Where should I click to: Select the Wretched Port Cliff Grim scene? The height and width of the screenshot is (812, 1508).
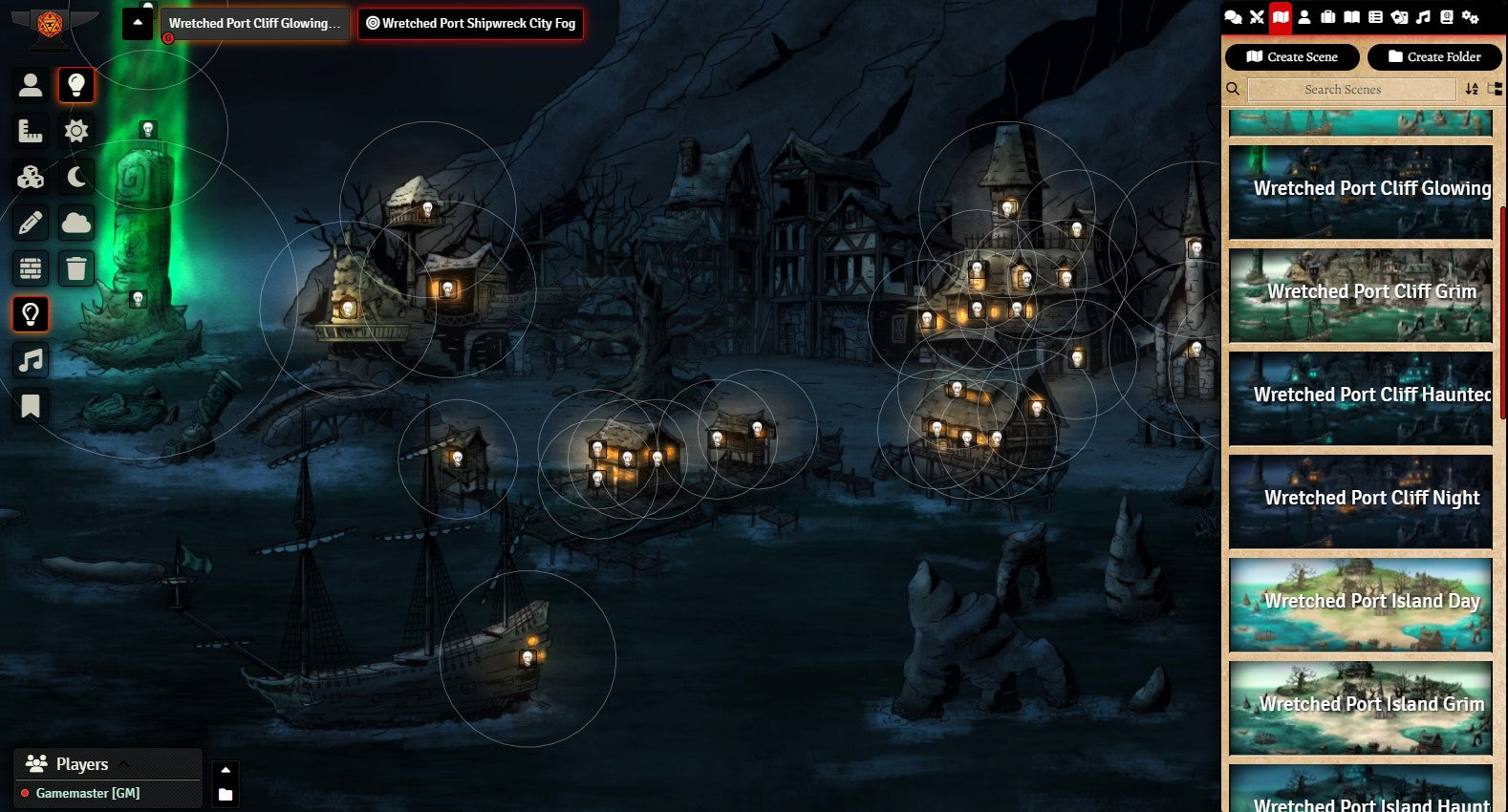(x=1360, y=295)
